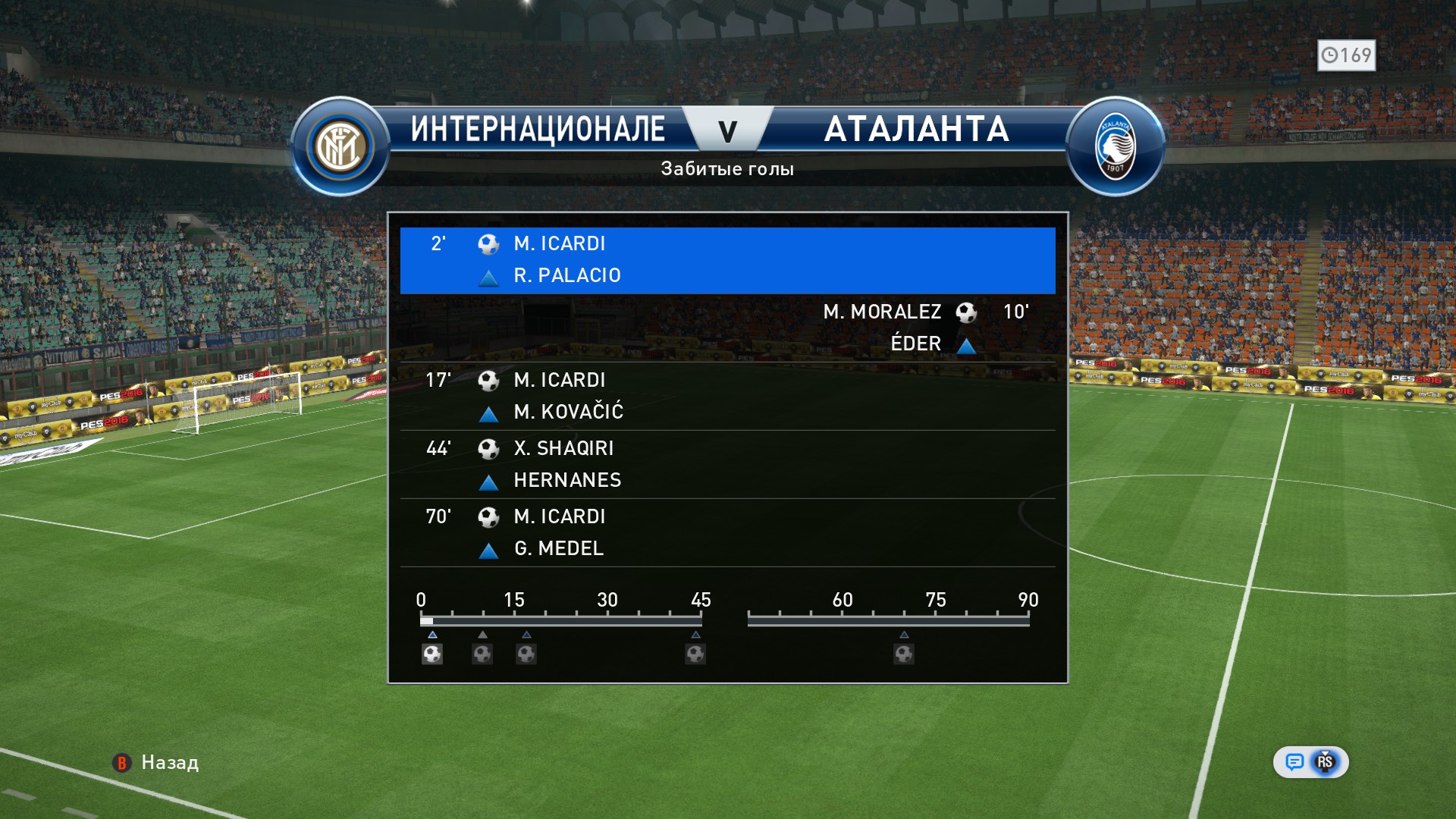1456x819 pixels.
Task: Go back with the Назад button
Action: pos(157,763)
